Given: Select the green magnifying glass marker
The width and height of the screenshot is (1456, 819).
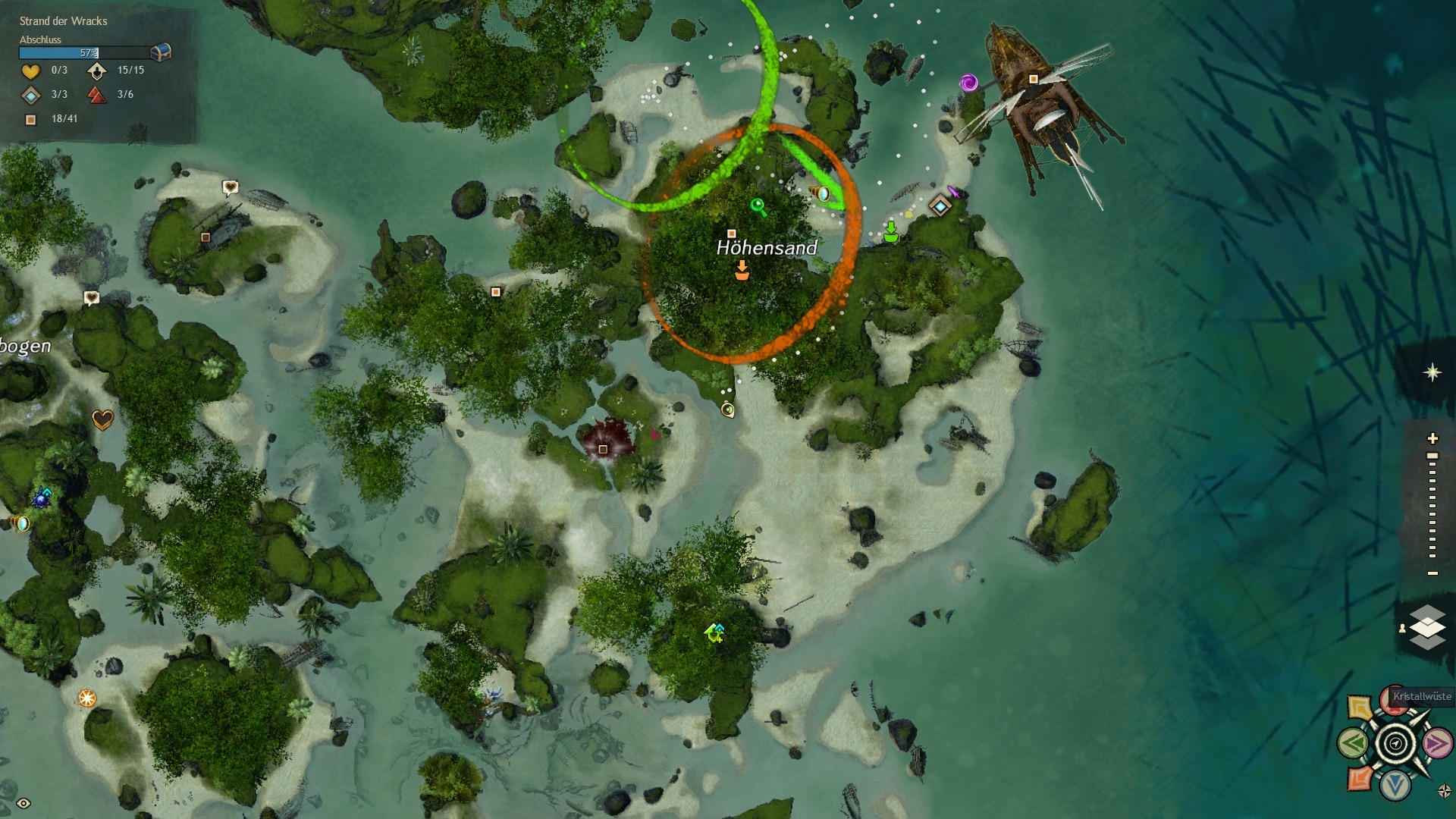Looking at the screenshot, I should 758,206.
